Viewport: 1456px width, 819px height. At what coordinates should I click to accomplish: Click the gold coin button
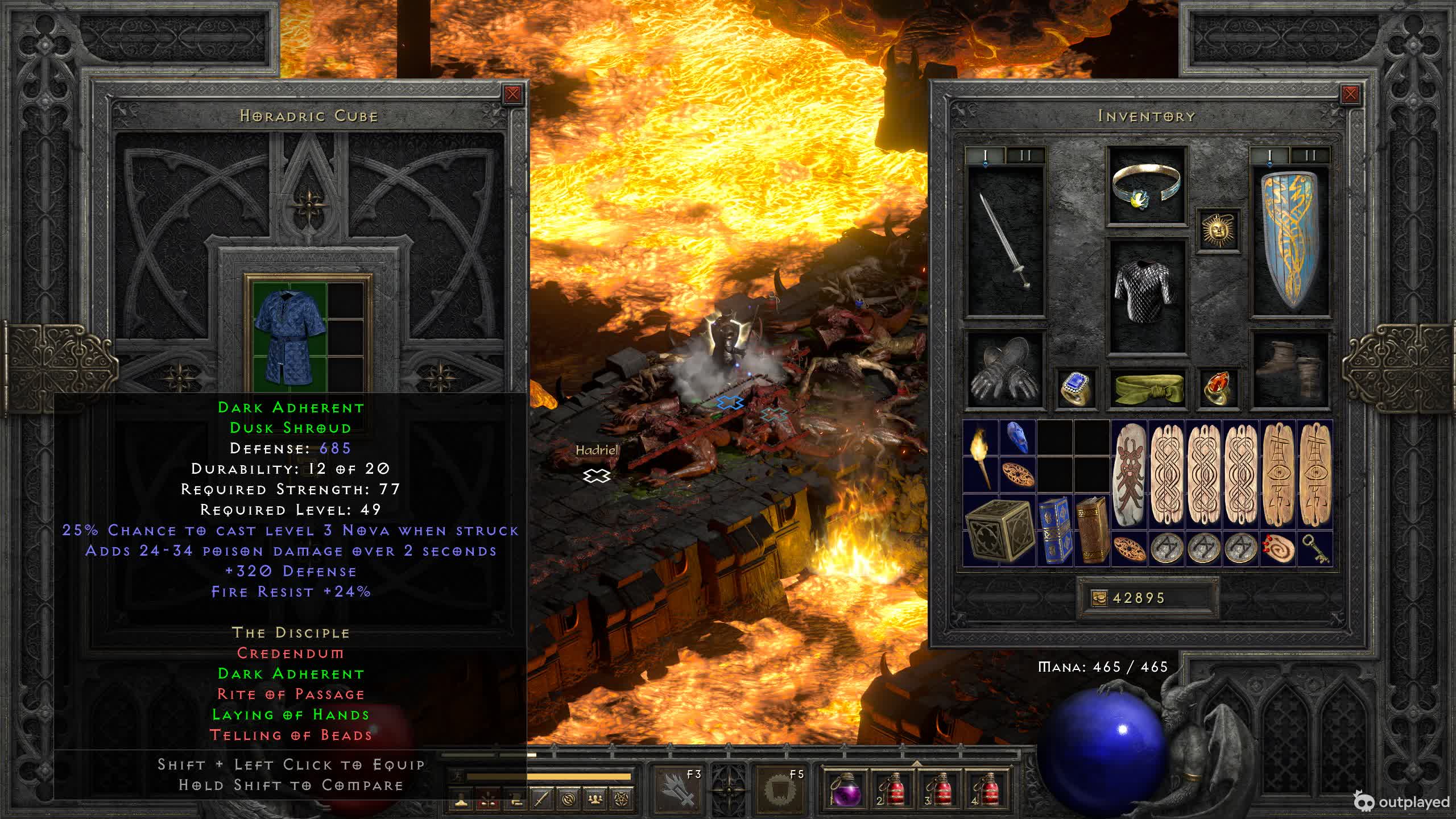[1099, 598]
